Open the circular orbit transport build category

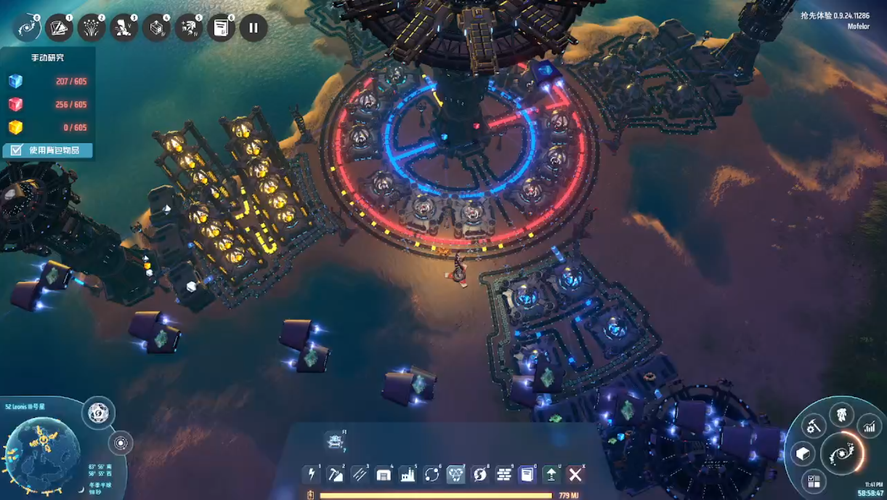pyautogui.click(x=432, y=474)
